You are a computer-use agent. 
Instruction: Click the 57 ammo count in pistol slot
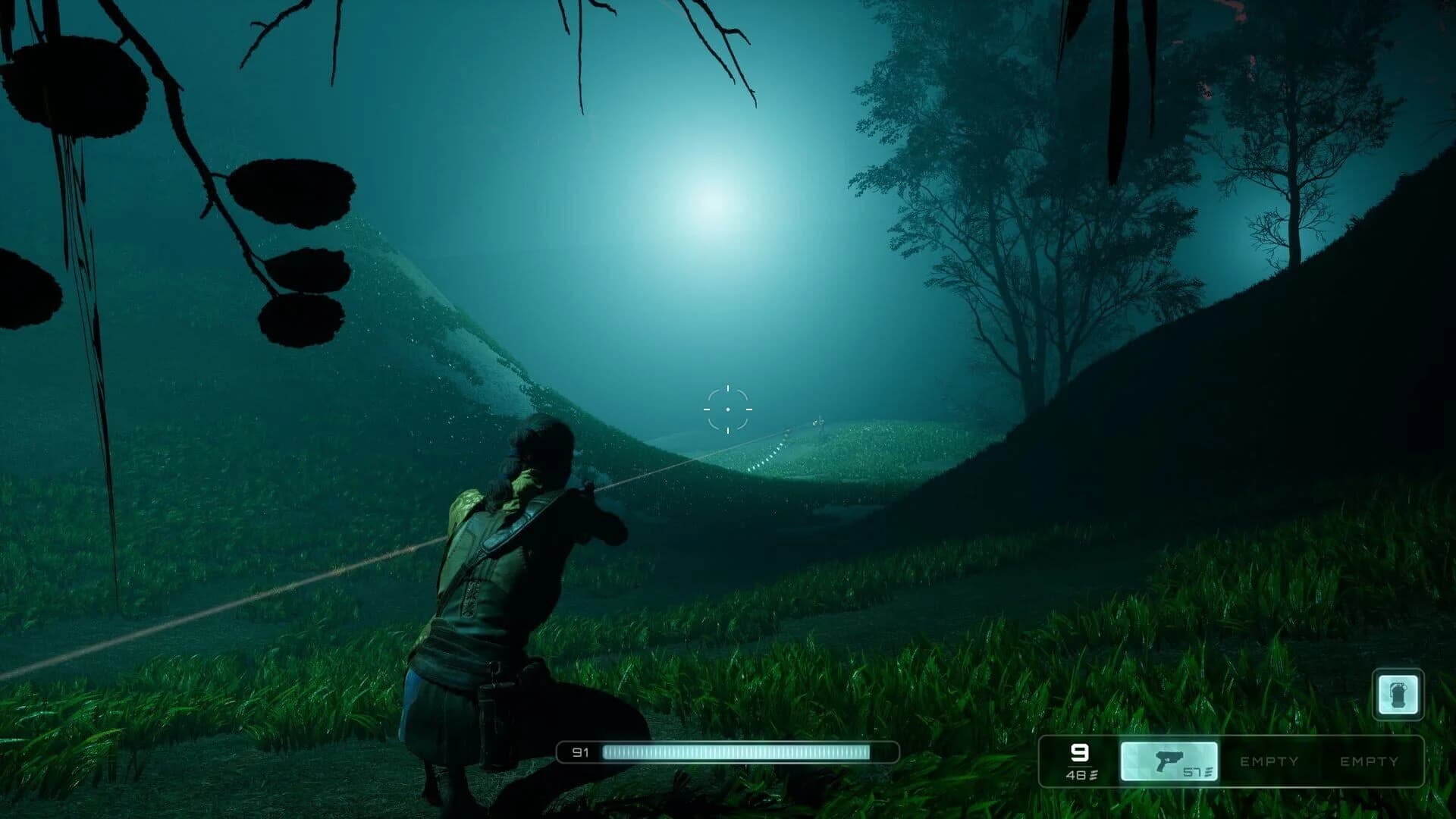click(1192, 772)
